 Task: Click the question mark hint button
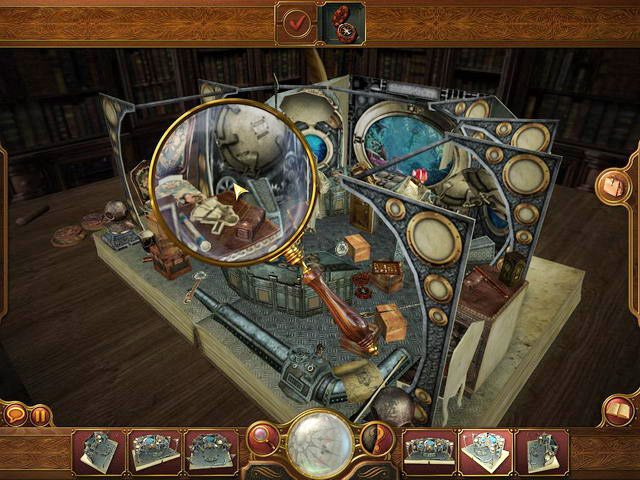click(376, 438)
